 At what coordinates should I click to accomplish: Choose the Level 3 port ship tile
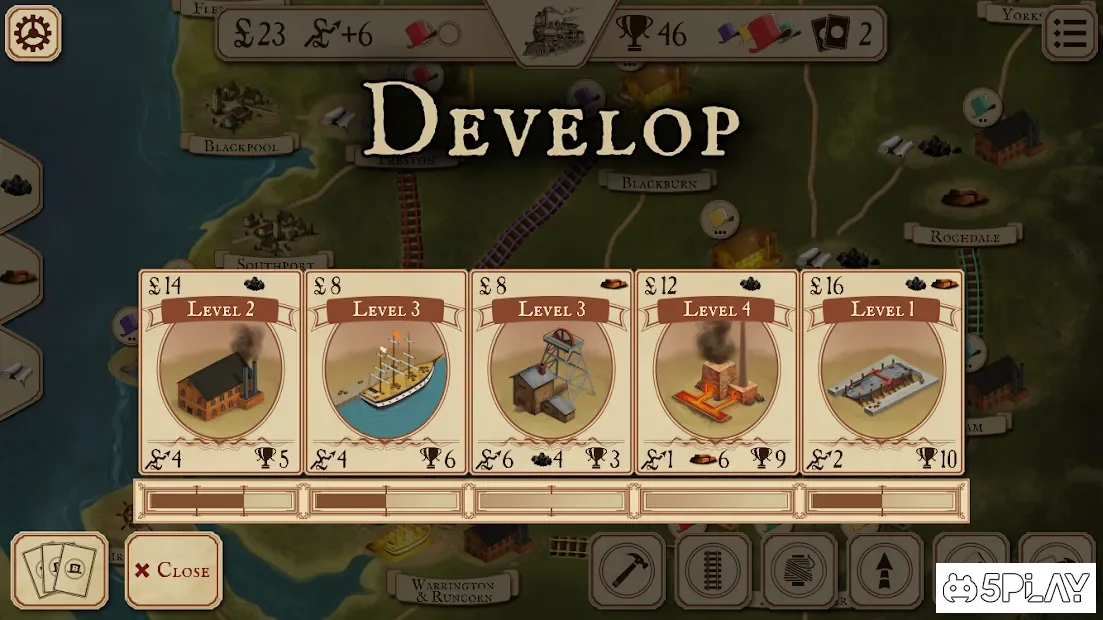tap(386, 372)
